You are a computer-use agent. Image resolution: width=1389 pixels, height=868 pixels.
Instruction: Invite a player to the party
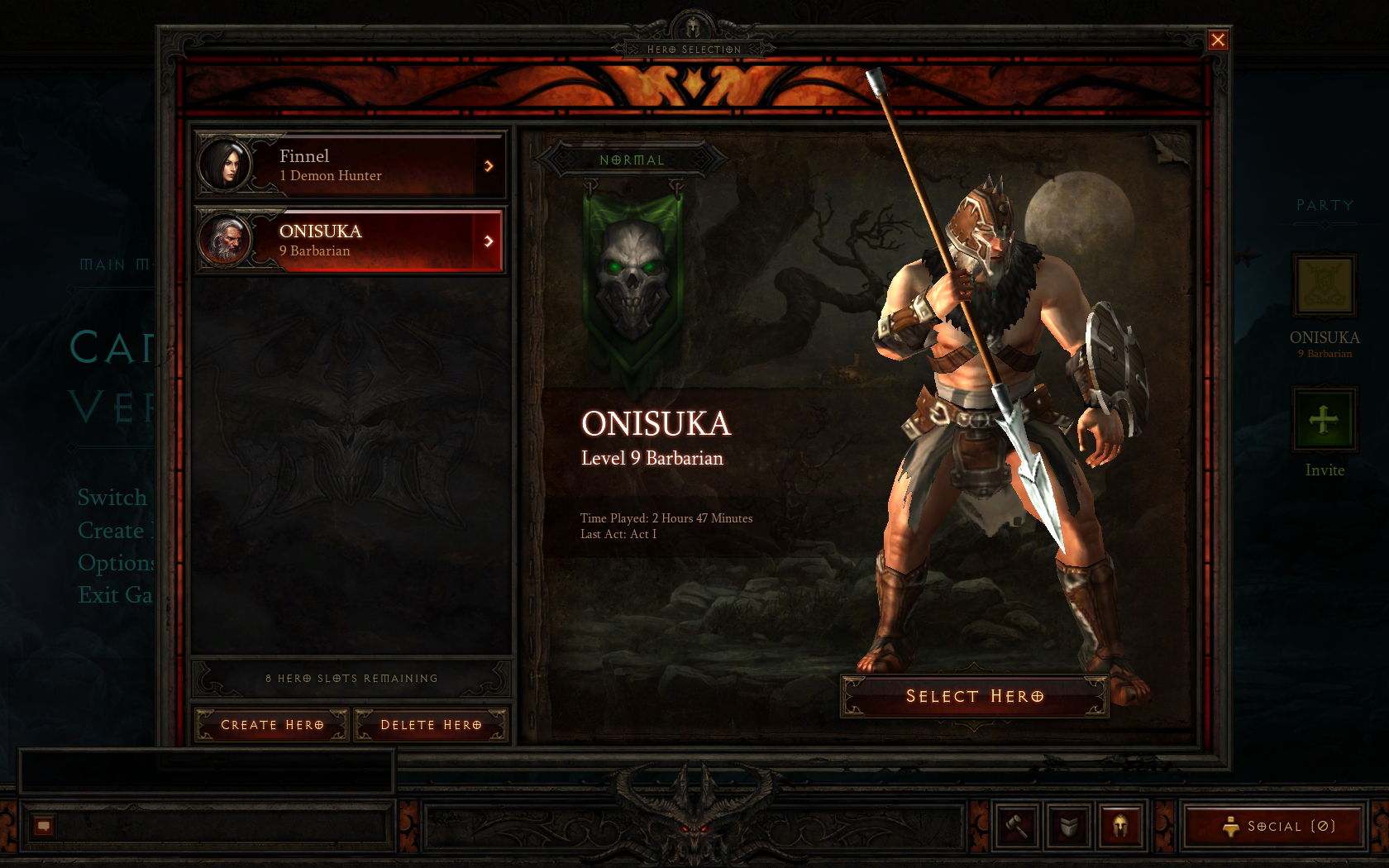coord(1324,420)
